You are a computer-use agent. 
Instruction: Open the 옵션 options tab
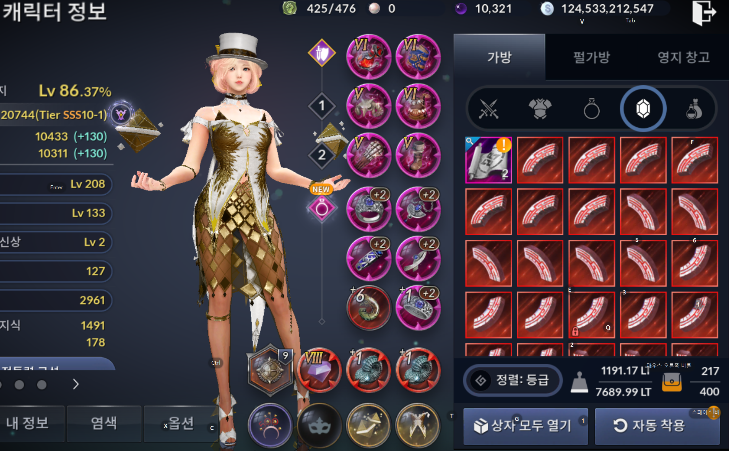click(x=180, y=424)
